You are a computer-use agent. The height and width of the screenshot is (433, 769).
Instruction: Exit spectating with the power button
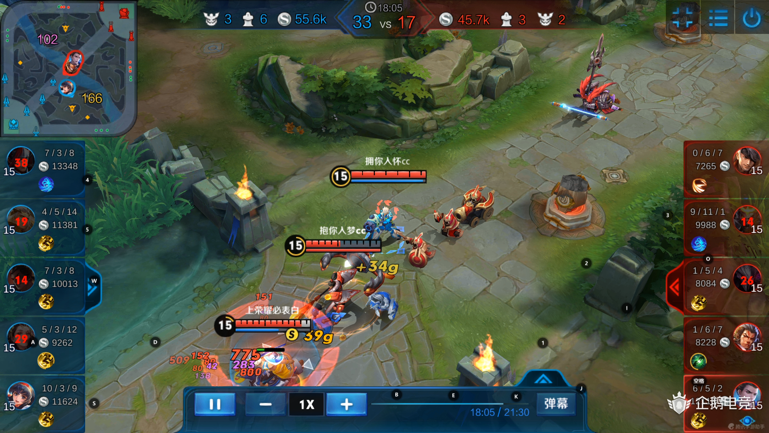pos(751,17)
